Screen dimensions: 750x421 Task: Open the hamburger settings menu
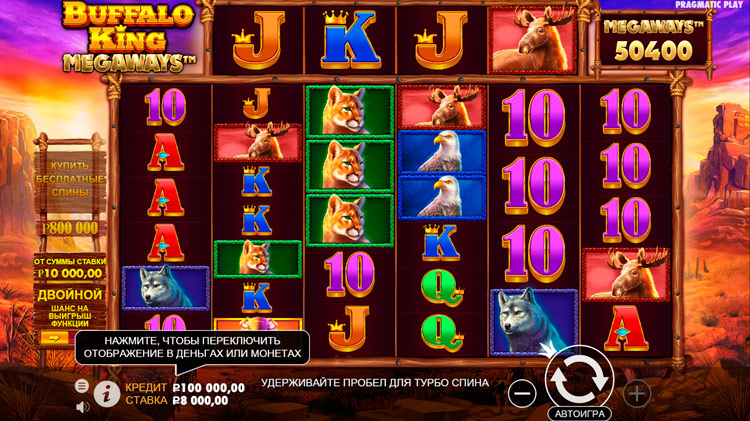[x=82, y=385]
